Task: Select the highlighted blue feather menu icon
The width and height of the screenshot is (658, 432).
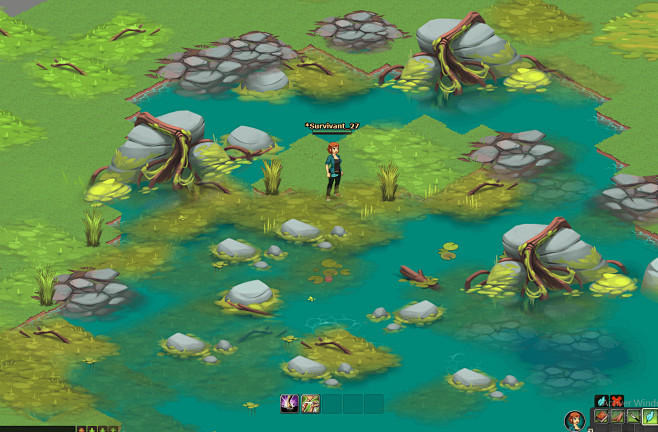Action: point(650,416)
